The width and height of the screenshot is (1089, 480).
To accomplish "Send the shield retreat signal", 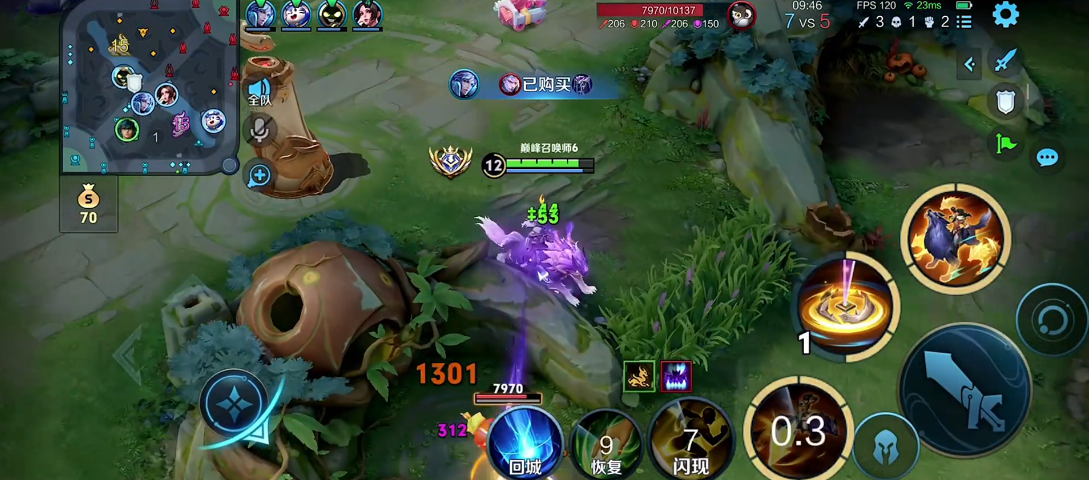I will 1005,101.
